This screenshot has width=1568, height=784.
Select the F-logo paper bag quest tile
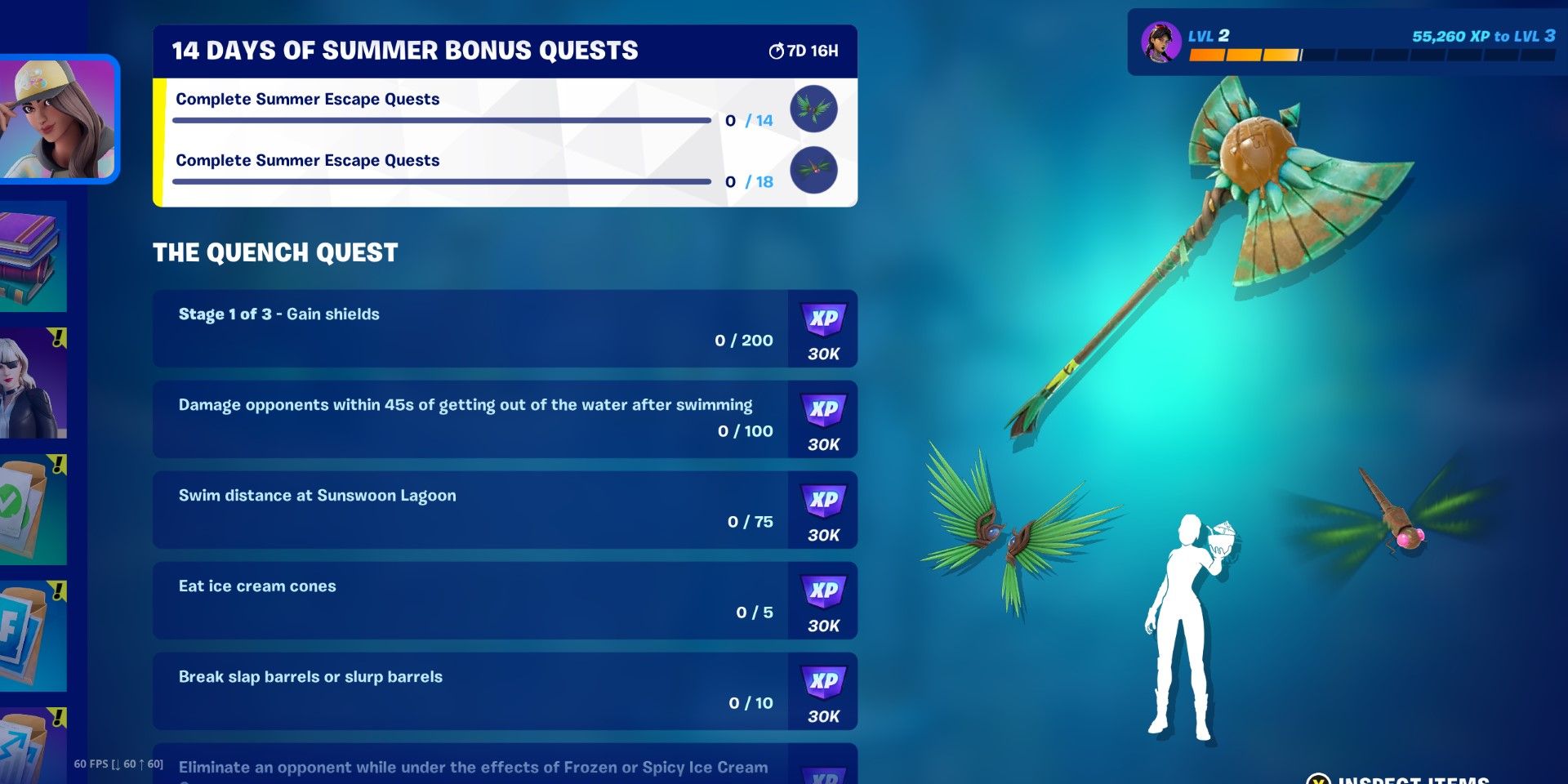tap(33, 633)
